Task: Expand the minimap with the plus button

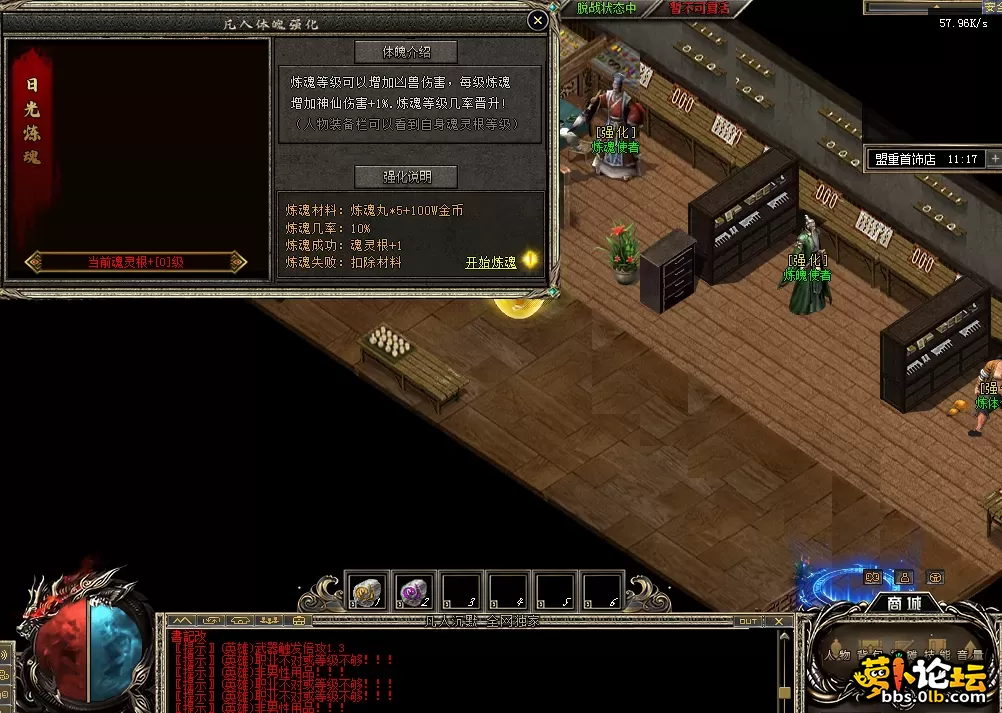Action: 994,158
